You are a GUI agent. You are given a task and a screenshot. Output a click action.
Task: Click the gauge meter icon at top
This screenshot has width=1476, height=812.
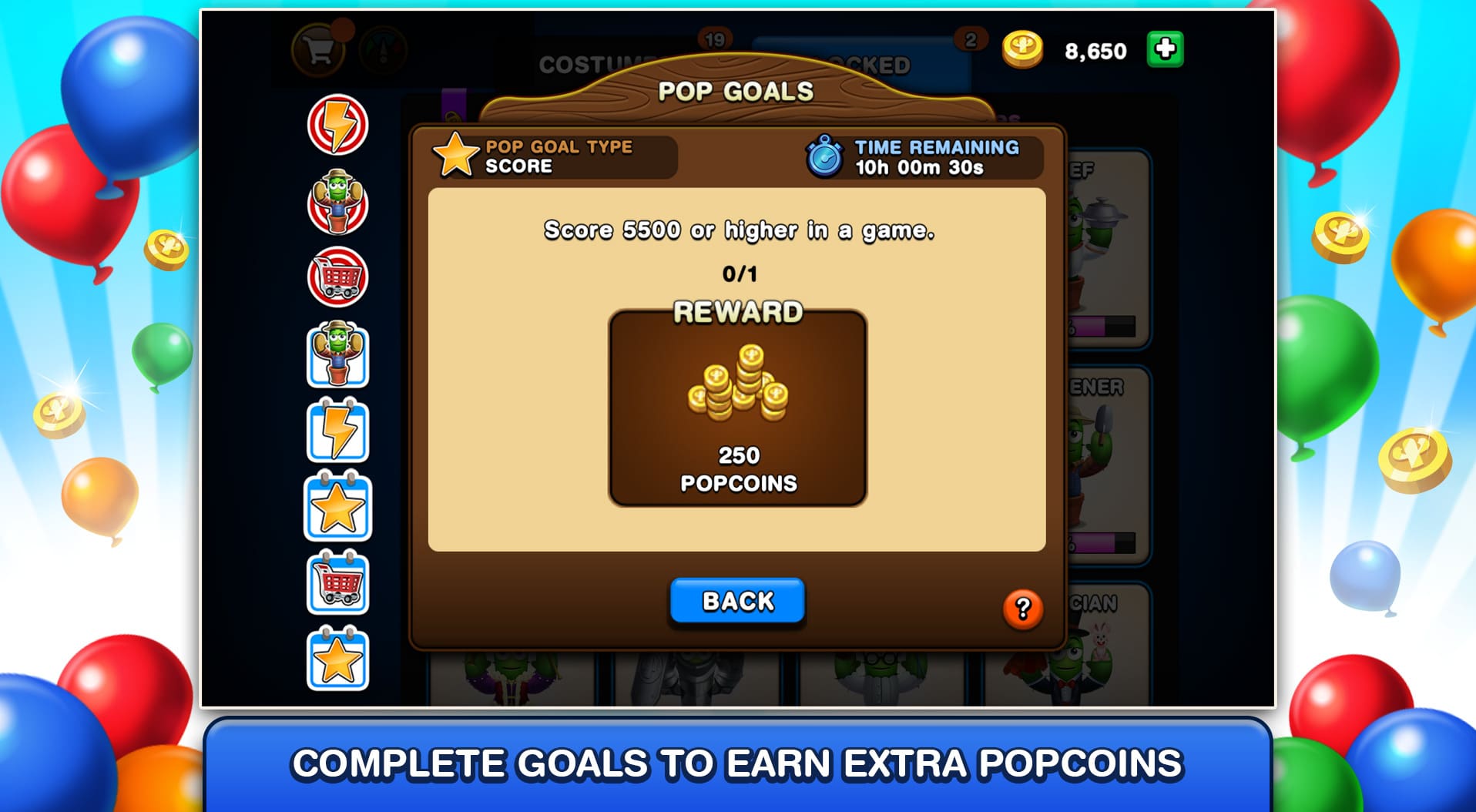click(x=384, y=49)
